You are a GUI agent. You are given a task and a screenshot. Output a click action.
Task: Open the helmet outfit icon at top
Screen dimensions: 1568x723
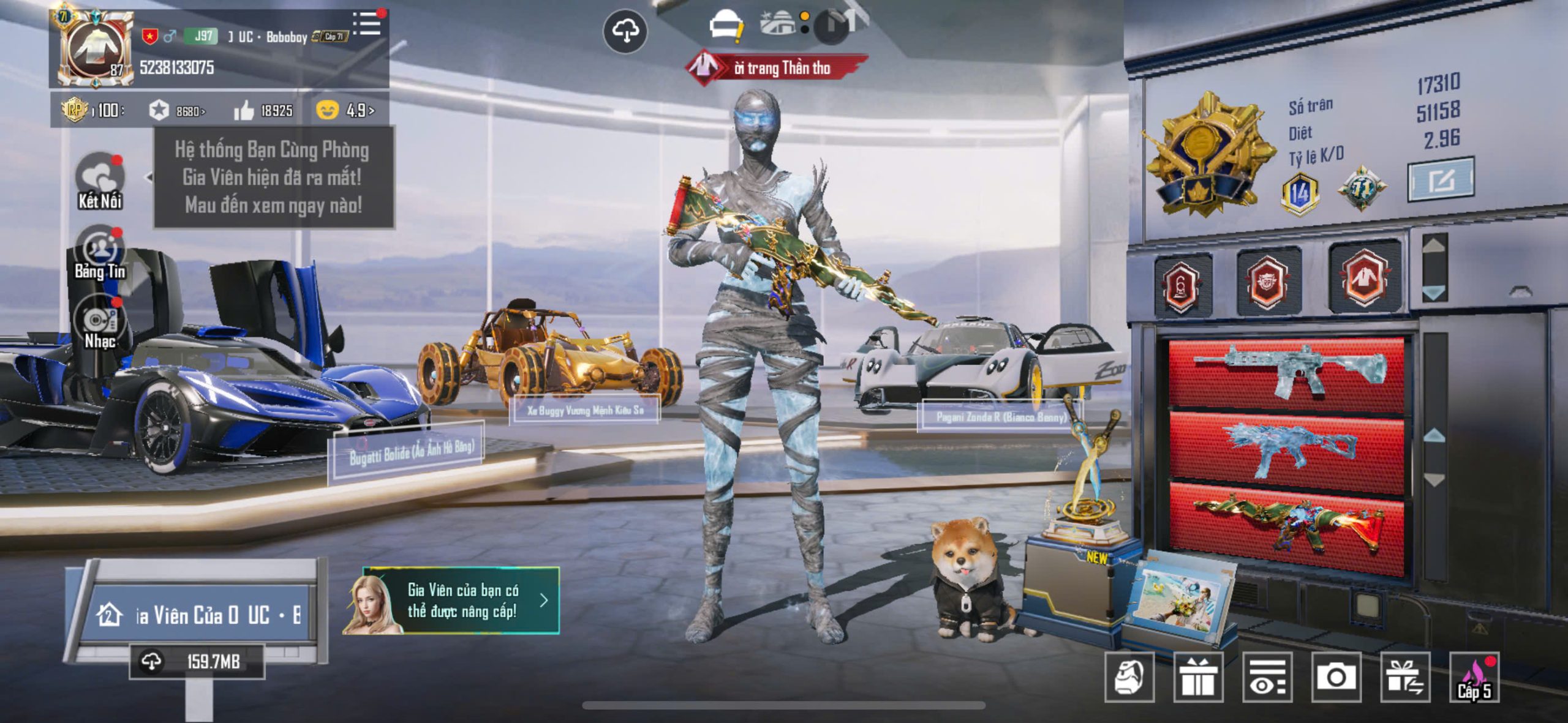click(725, 26)
